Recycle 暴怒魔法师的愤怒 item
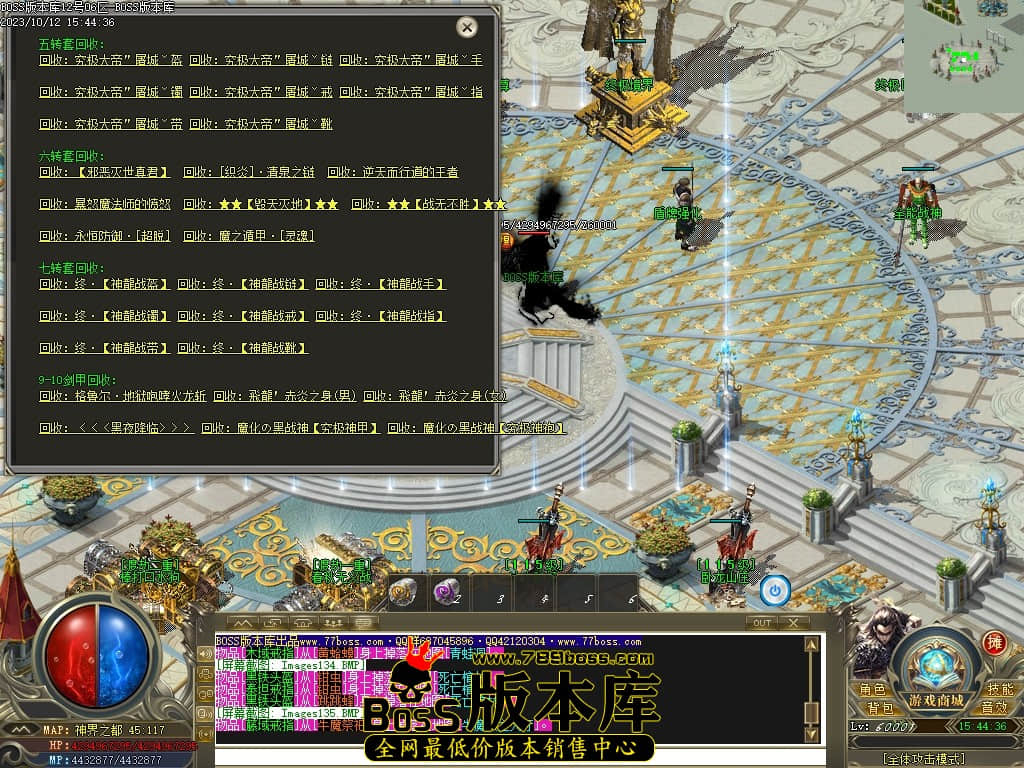This screenshot has width=1024, height=768. [x=104, y=204]
